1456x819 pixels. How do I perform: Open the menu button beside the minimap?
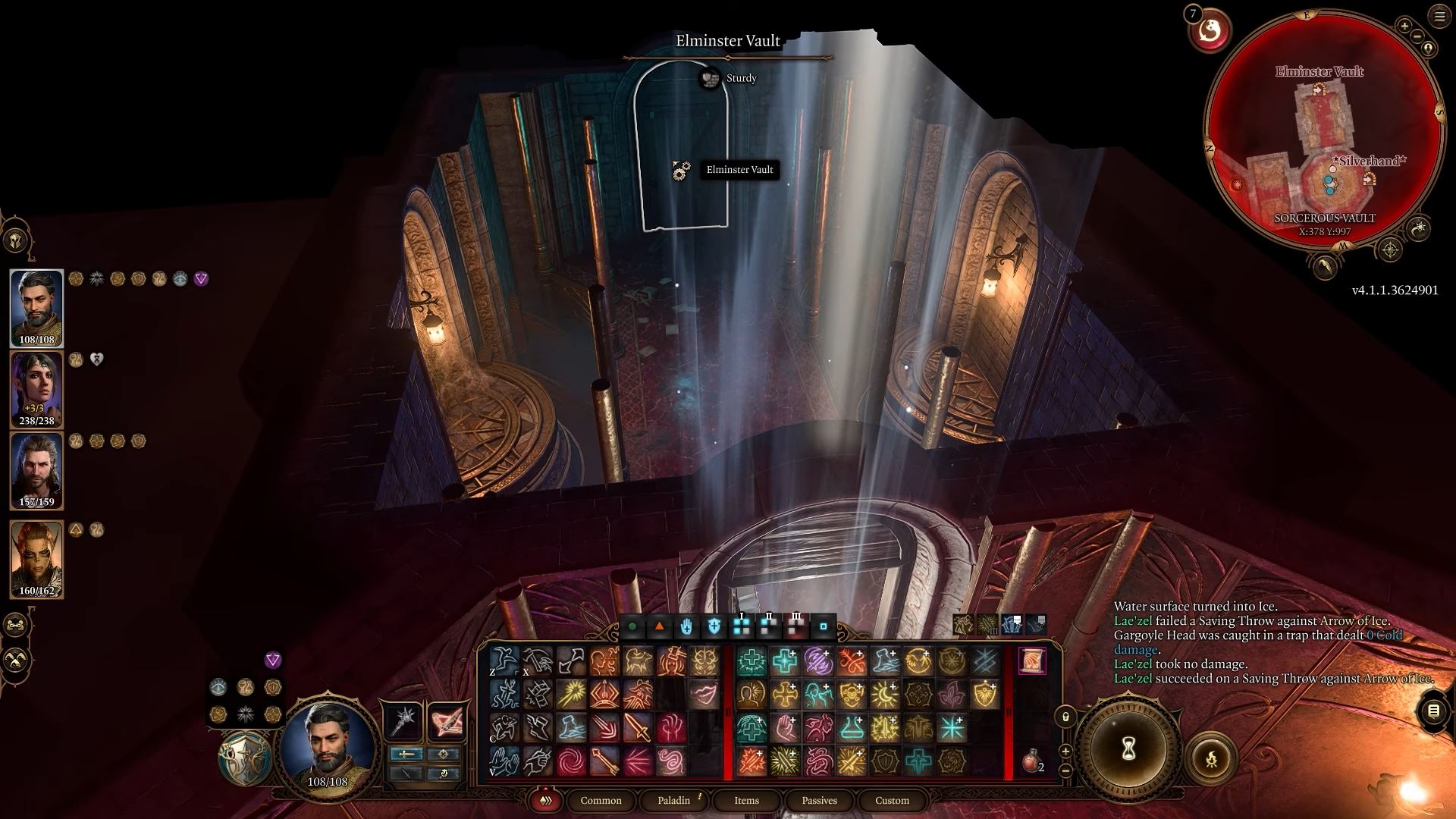[x=1439, y=17]
